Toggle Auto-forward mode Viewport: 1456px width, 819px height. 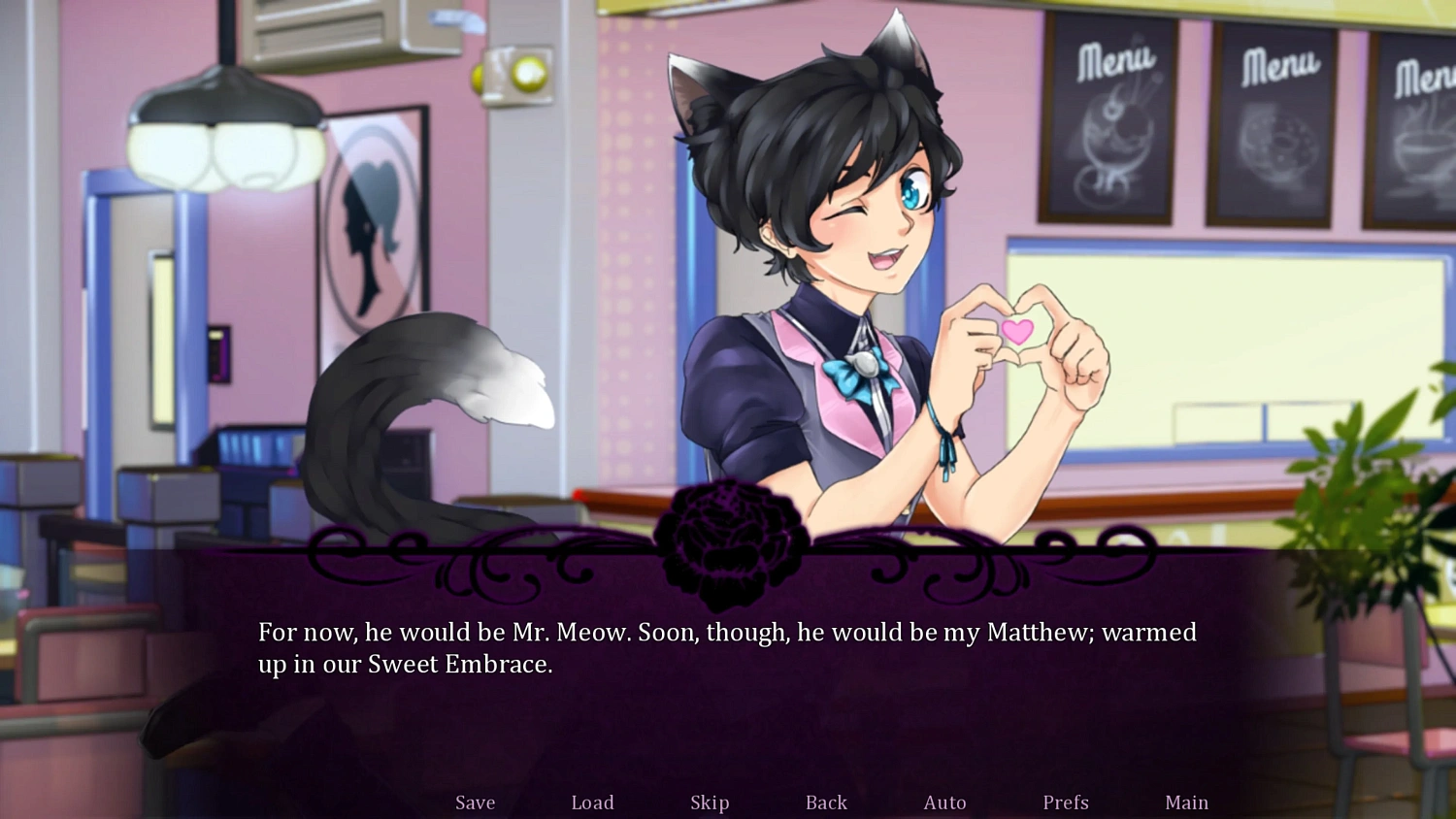[x=944, y=803]
